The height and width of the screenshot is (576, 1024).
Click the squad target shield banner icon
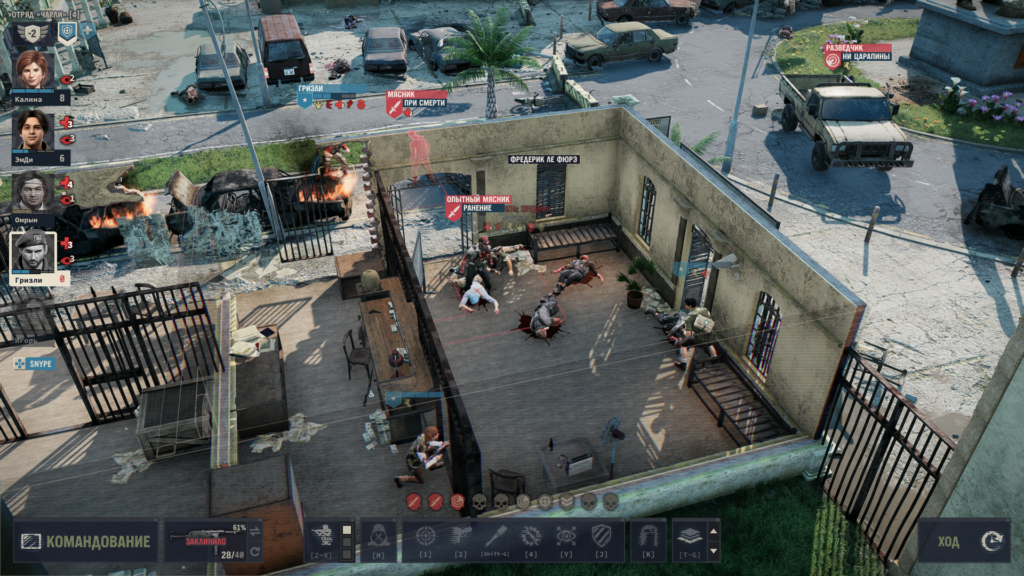(67, 32)
